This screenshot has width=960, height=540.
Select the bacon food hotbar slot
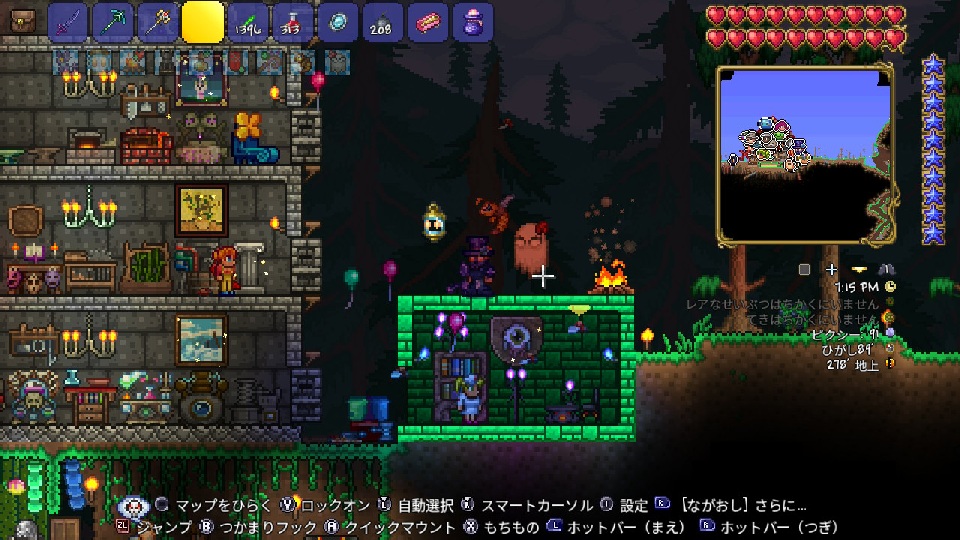427,22
